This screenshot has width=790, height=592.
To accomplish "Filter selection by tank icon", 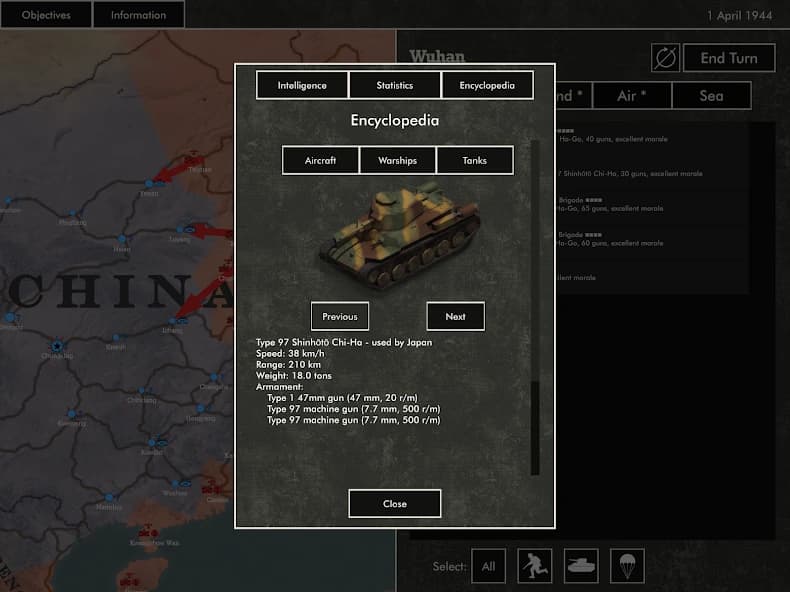I will point(581,566).
